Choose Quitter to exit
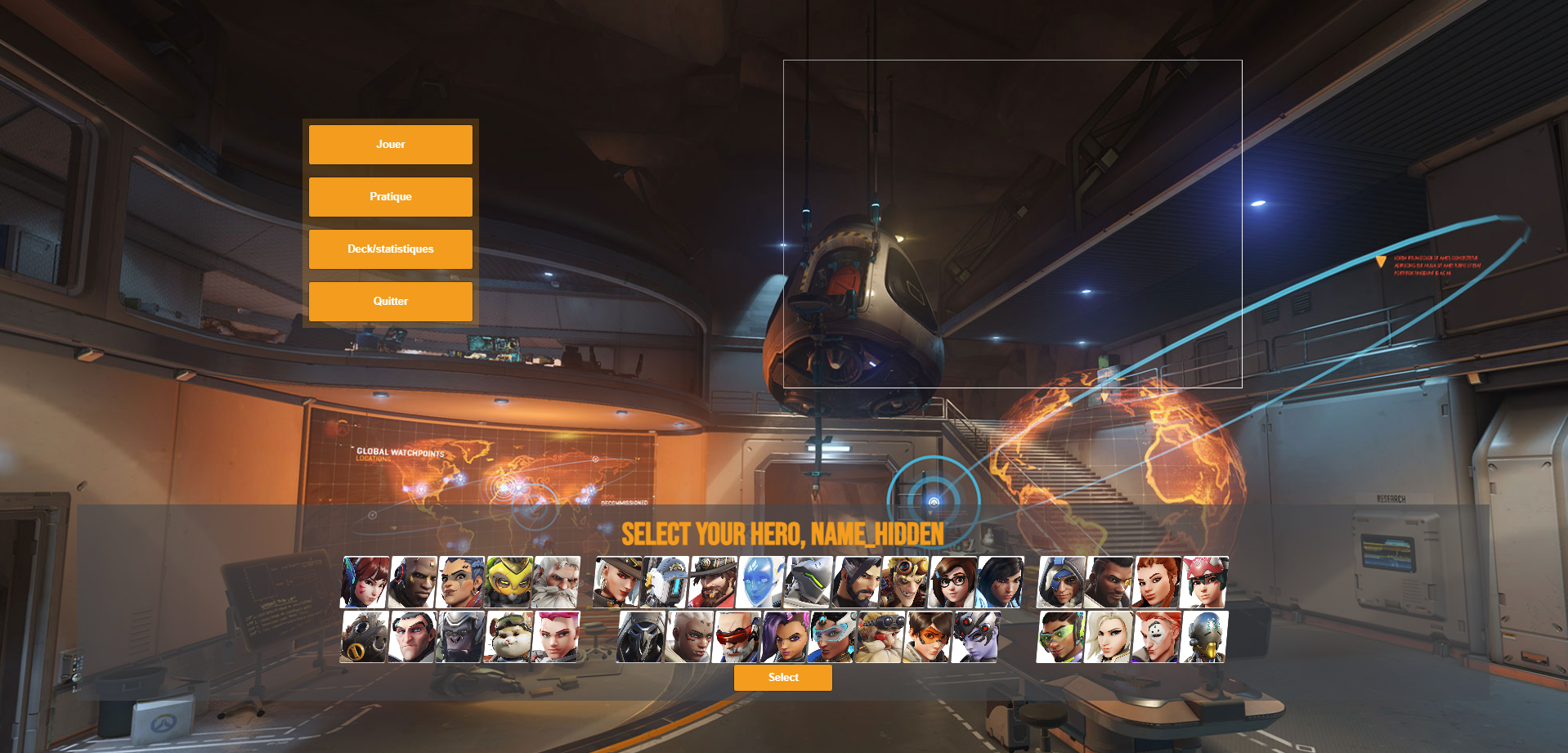1568x753 pixels. point(390,302)
